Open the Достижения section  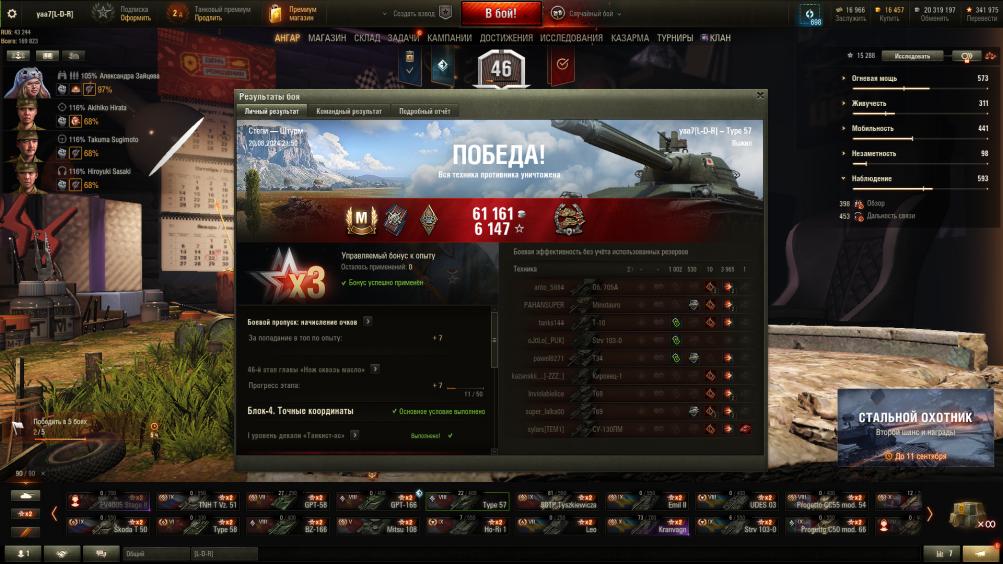pos(506,38)
